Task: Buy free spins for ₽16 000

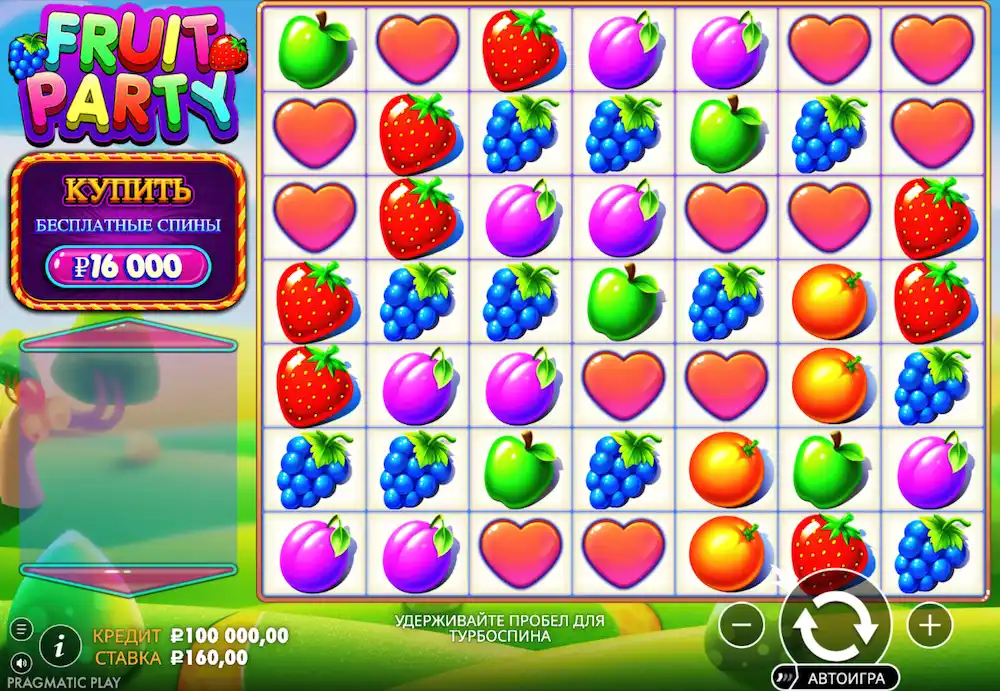Action: tap(128, 266)
